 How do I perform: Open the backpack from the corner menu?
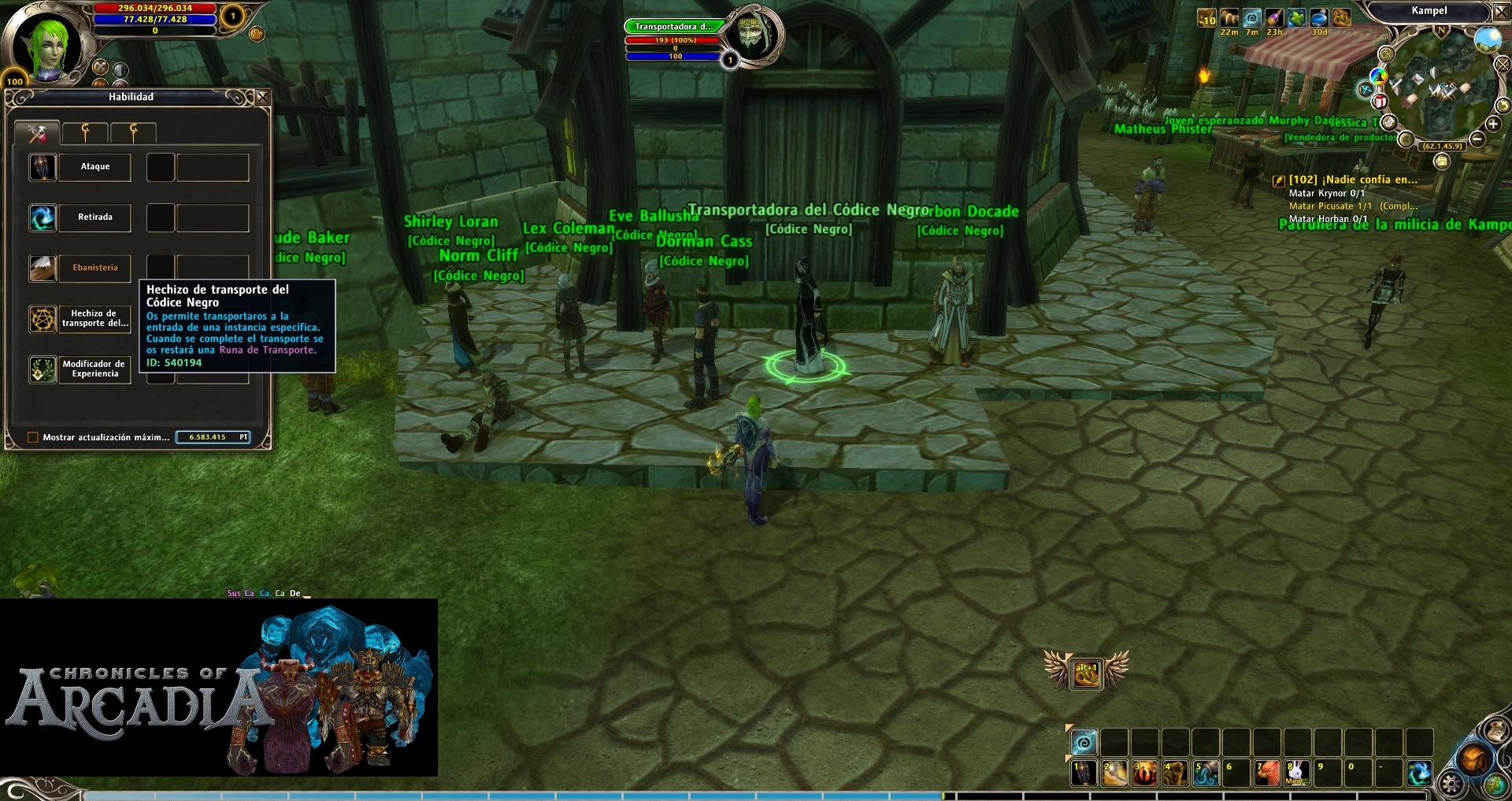[x=1474, y=758]
